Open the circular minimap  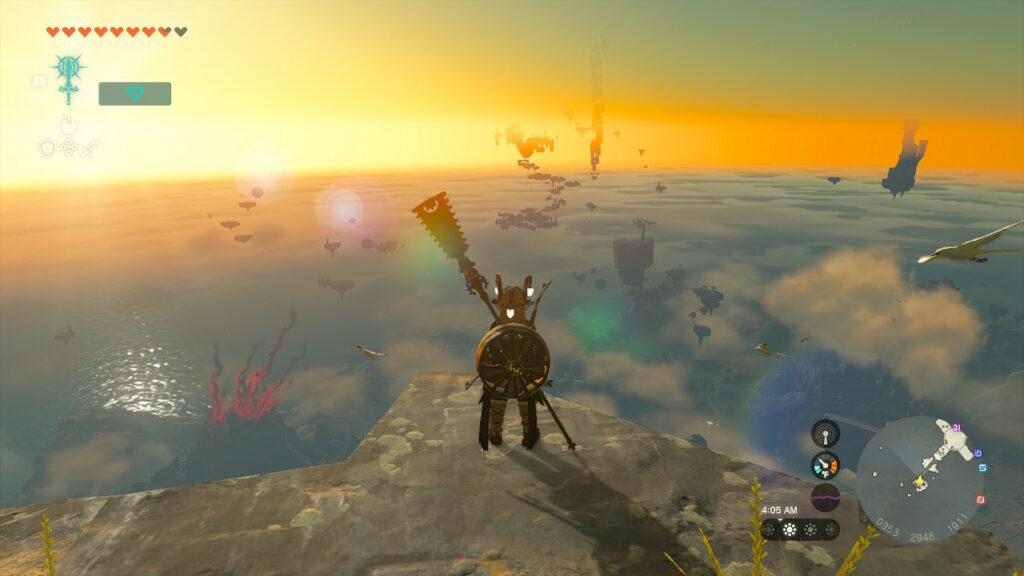click(x=919, y=480)
